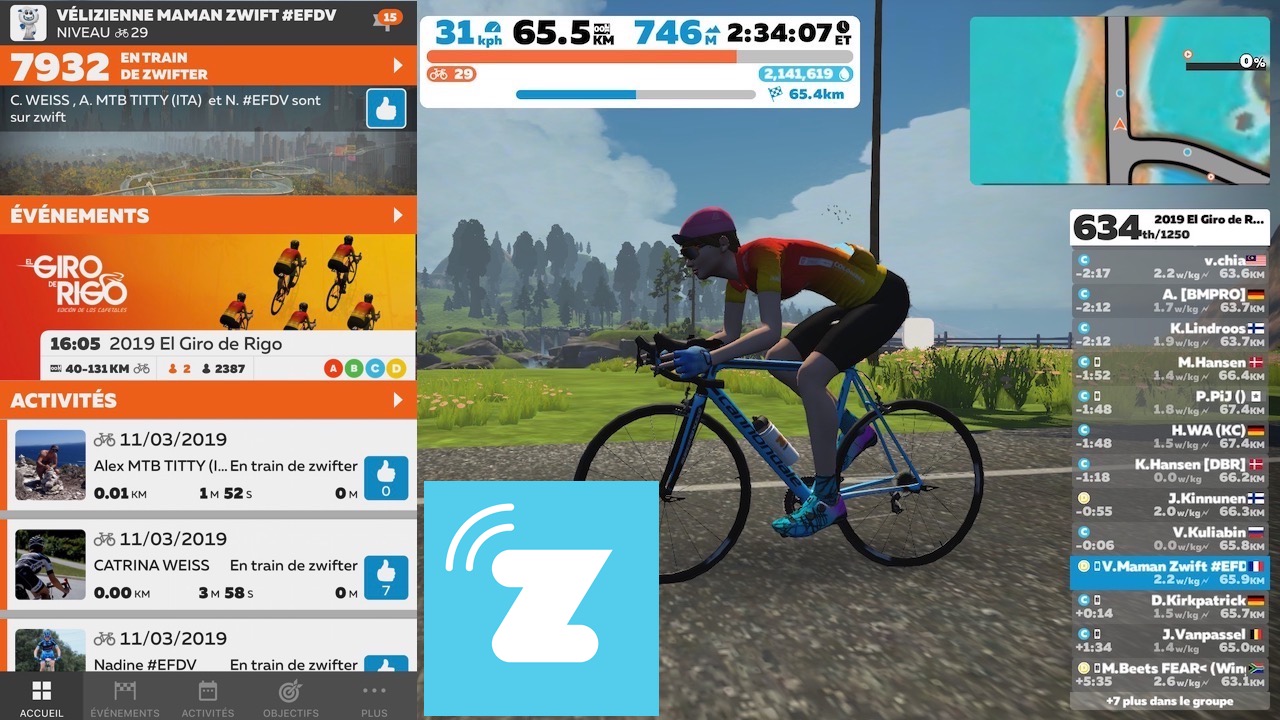Give a thumbs up to Alex MTB TITTY's activity

385,478
